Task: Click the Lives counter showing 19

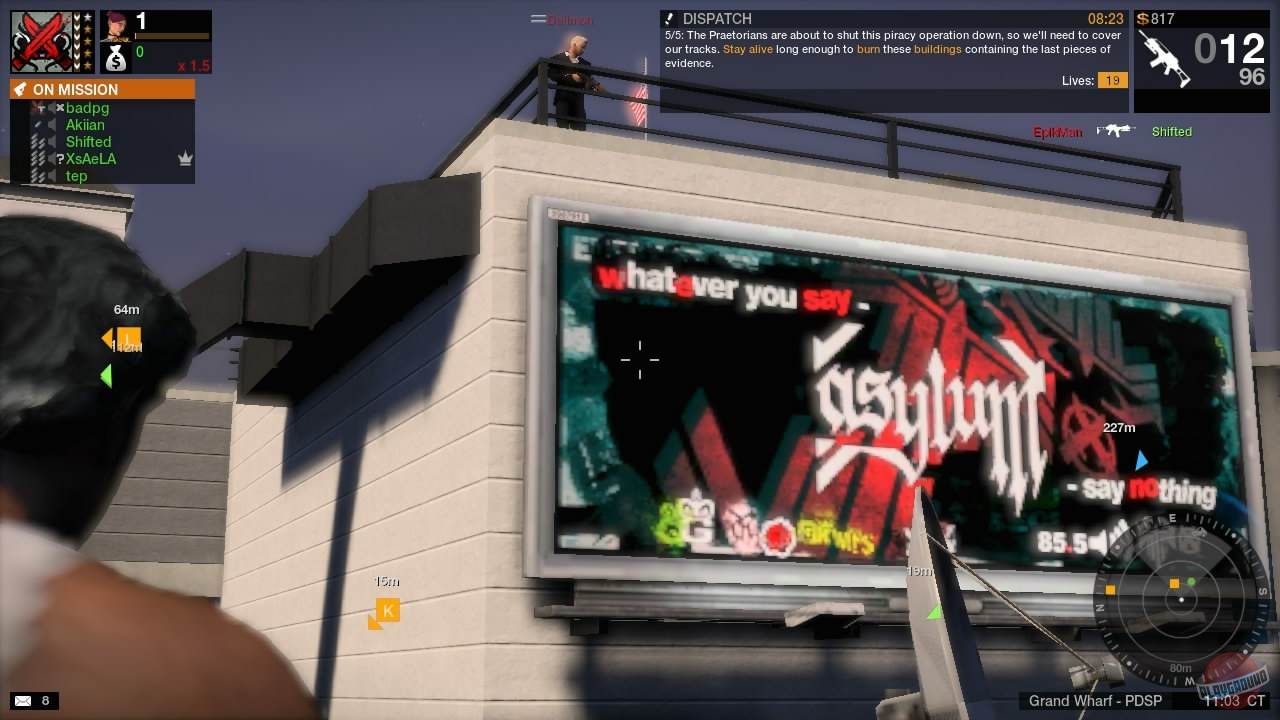Action: pos(1113,80)
